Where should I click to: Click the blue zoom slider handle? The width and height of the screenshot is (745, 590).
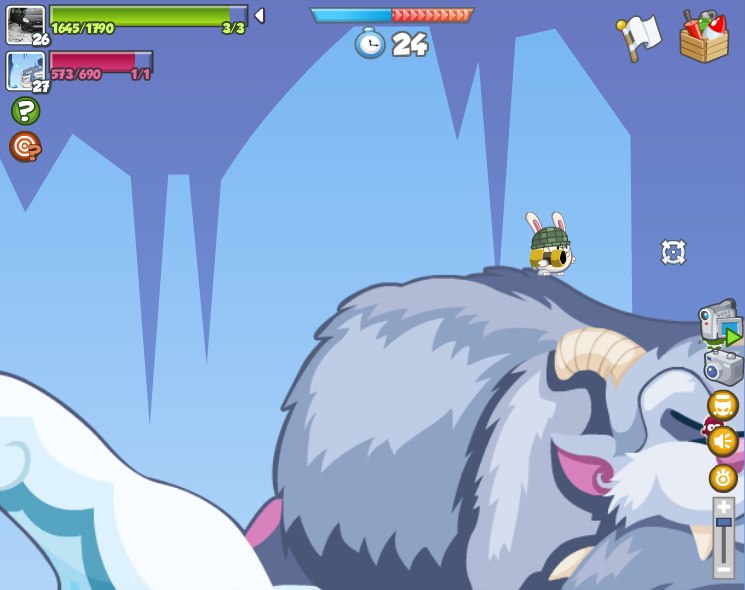pos(723,523)
